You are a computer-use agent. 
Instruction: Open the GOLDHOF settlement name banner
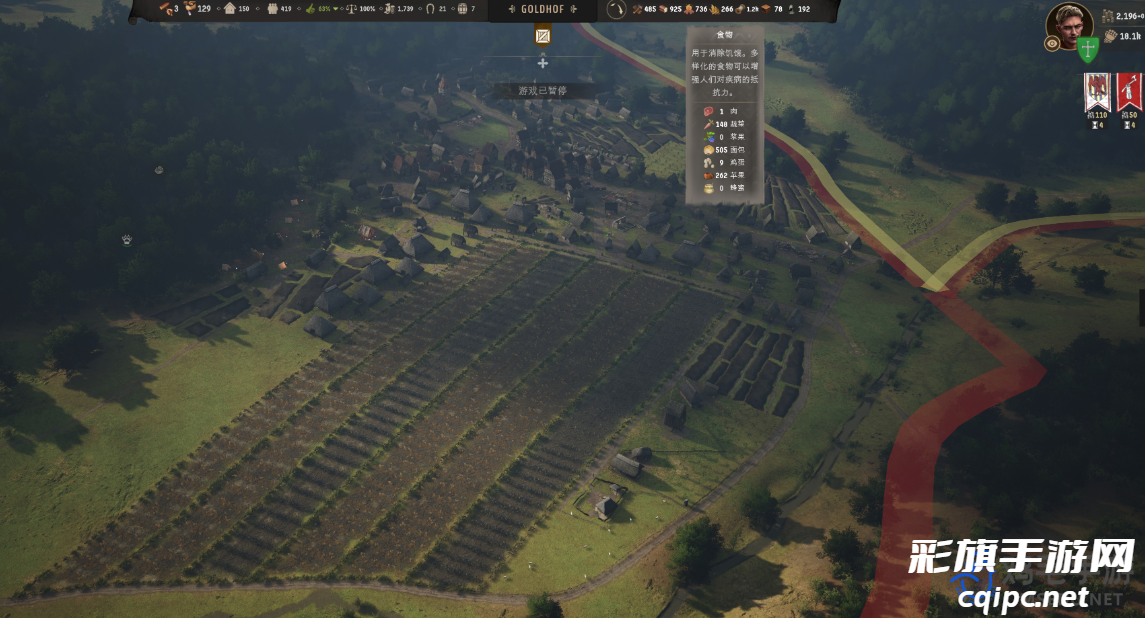tap(543, 9)
